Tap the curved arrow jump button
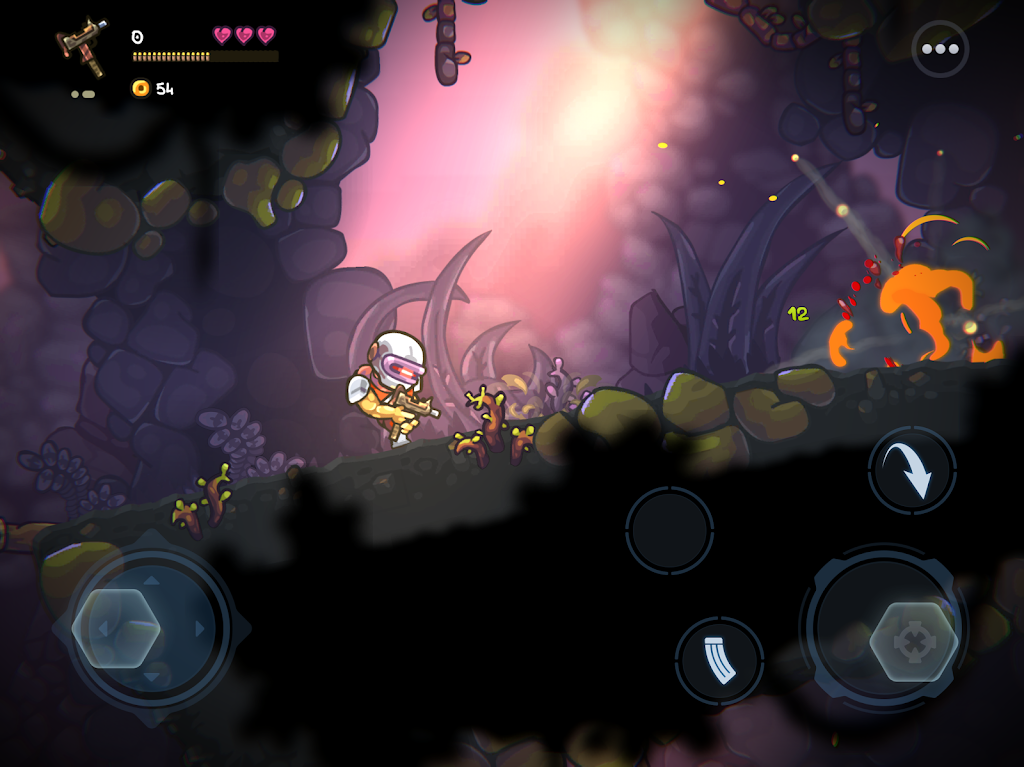 912,471
